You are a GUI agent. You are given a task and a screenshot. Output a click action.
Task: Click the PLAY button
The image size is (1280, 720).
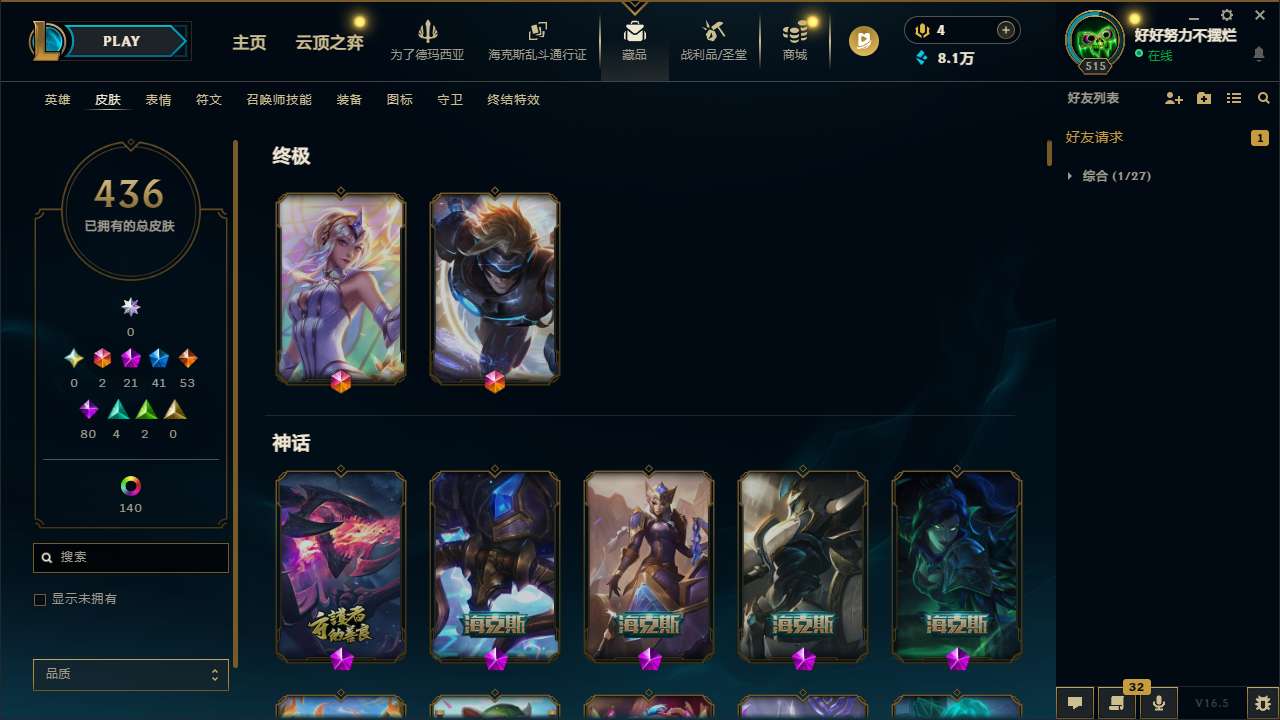pyautogui.click(x=121, y=41)
